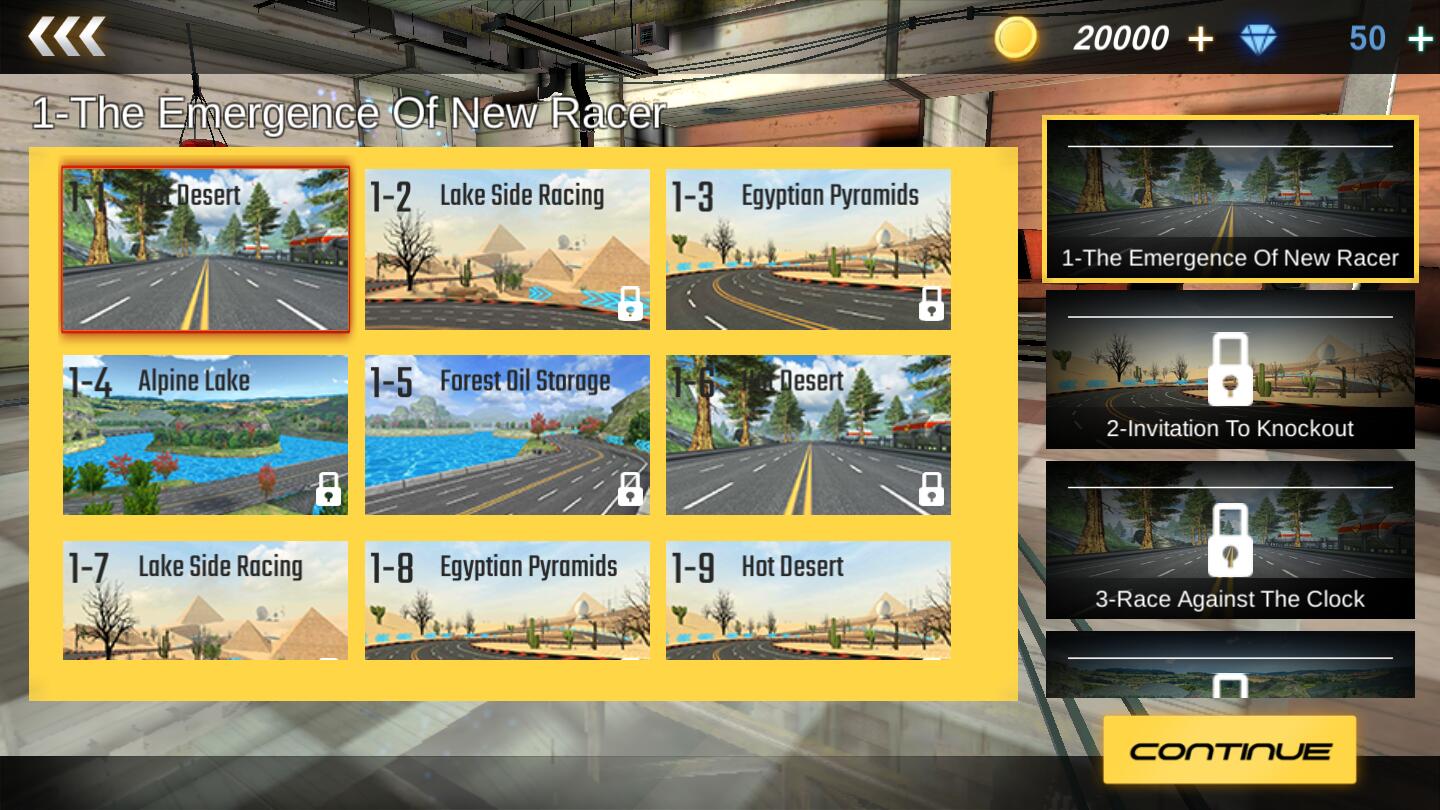Open chapter 3-Race Against The Clock
Viewport: 1440px width, 810px height.
point(1230,540)
